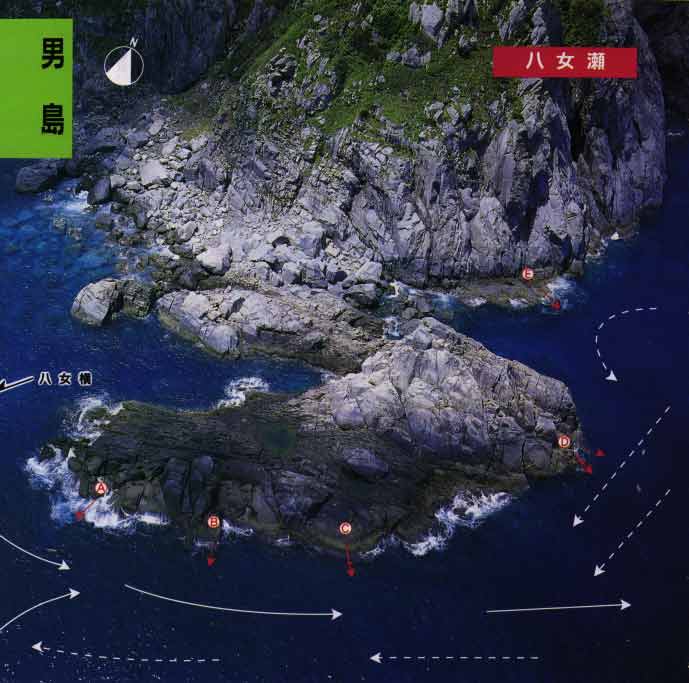Select fishing spot marker A
Viewport: 689px width, 683px height.
coord(100,488)
